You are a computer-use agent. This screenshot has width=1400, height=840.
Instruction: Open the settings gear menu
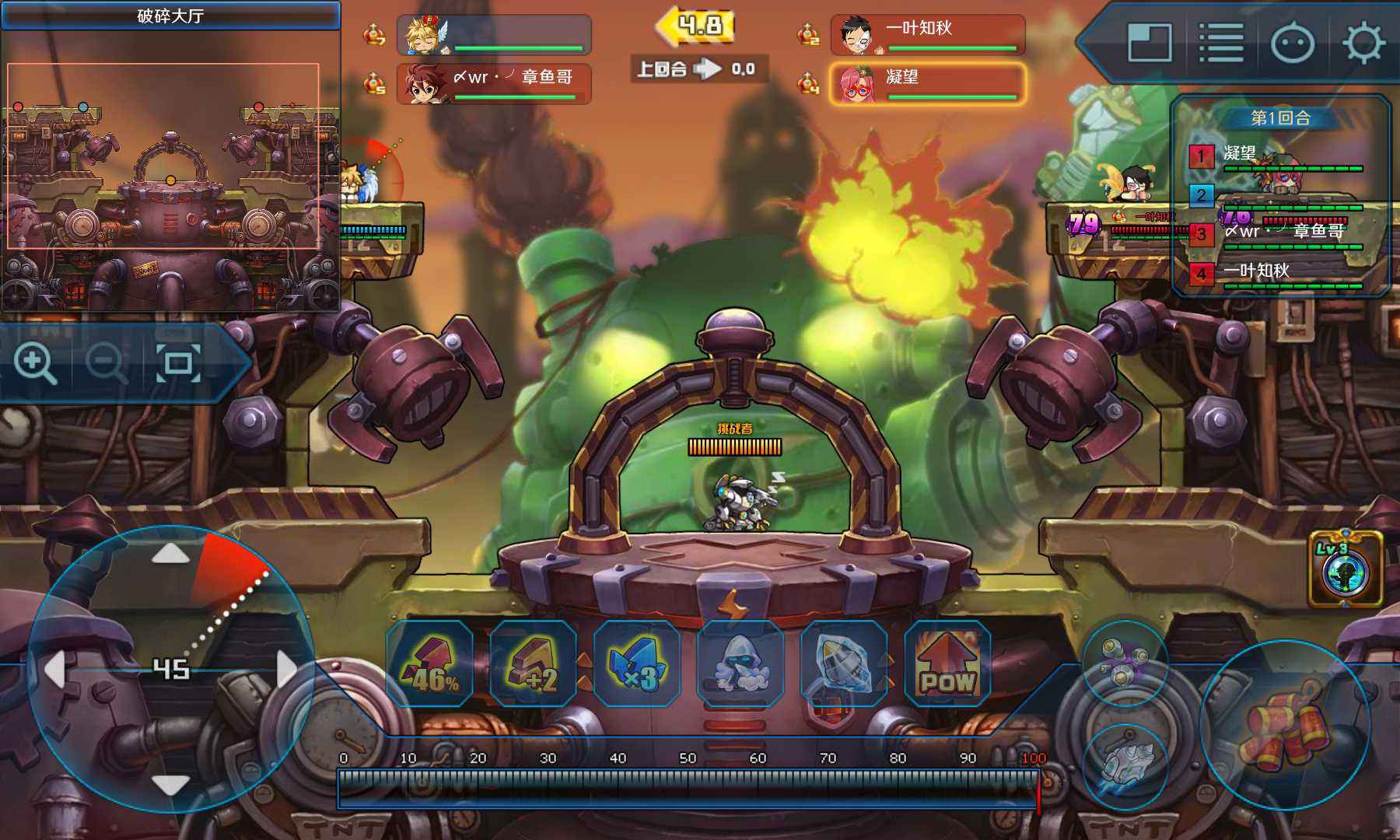(x=1363, y=43)
